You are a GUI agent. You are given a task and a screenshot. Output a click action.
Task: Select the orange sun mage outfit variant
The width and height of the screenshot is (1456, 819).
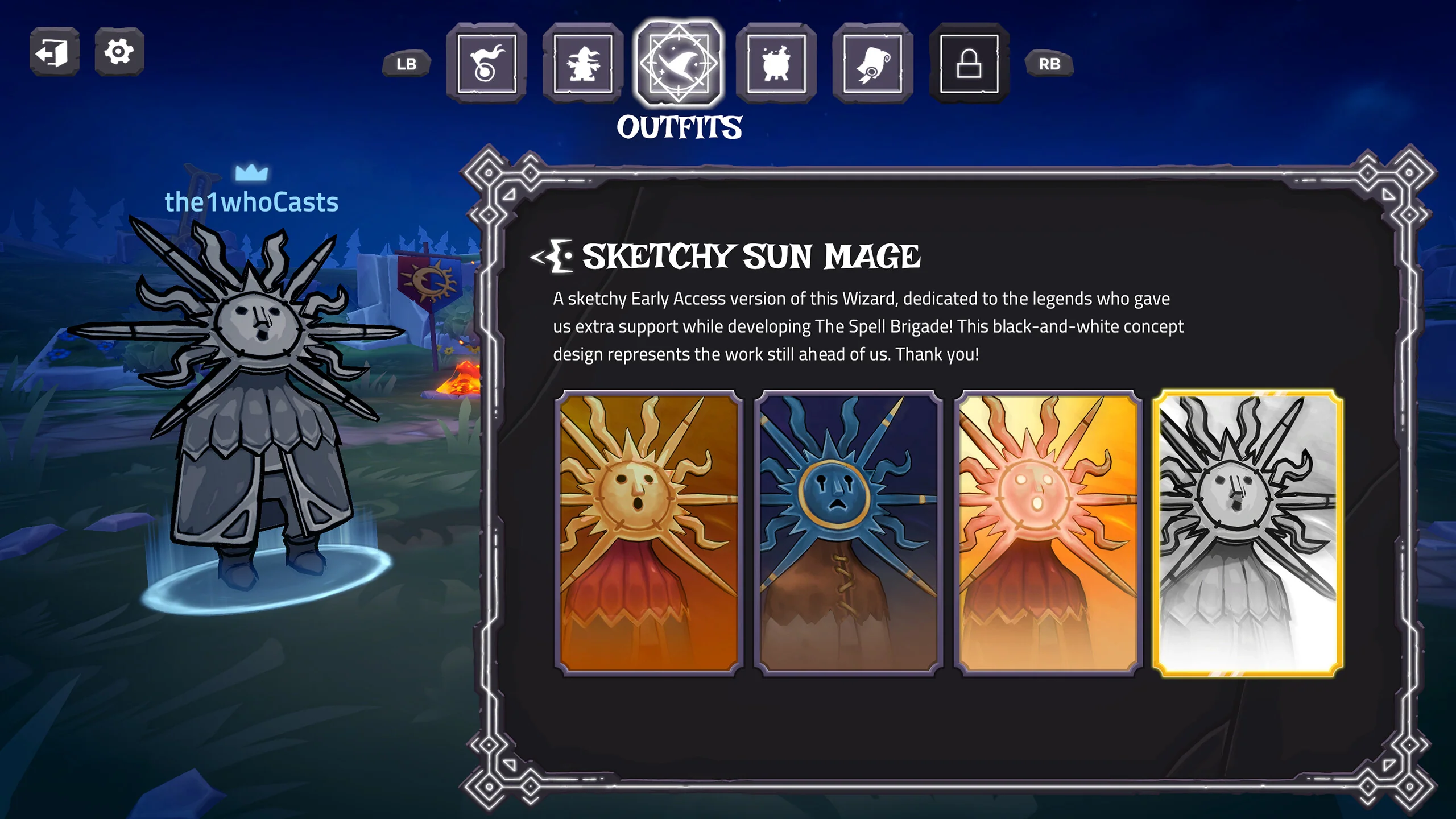pyautogui.click(x=648, y=532)
